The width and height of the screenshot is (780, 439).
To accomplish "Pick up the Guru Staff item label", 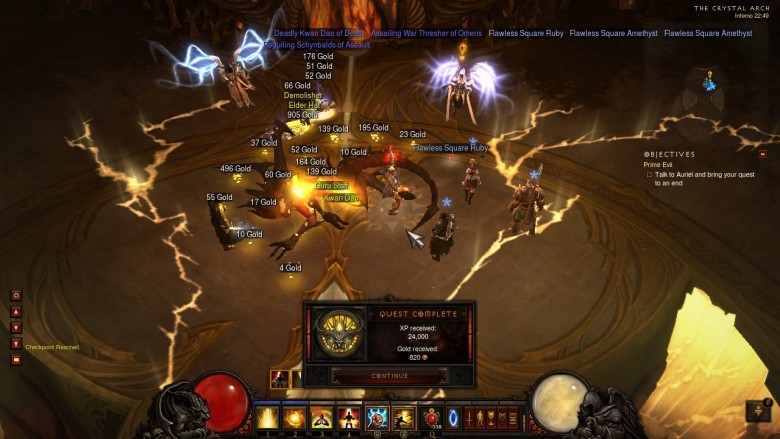I will coord(332,185).
